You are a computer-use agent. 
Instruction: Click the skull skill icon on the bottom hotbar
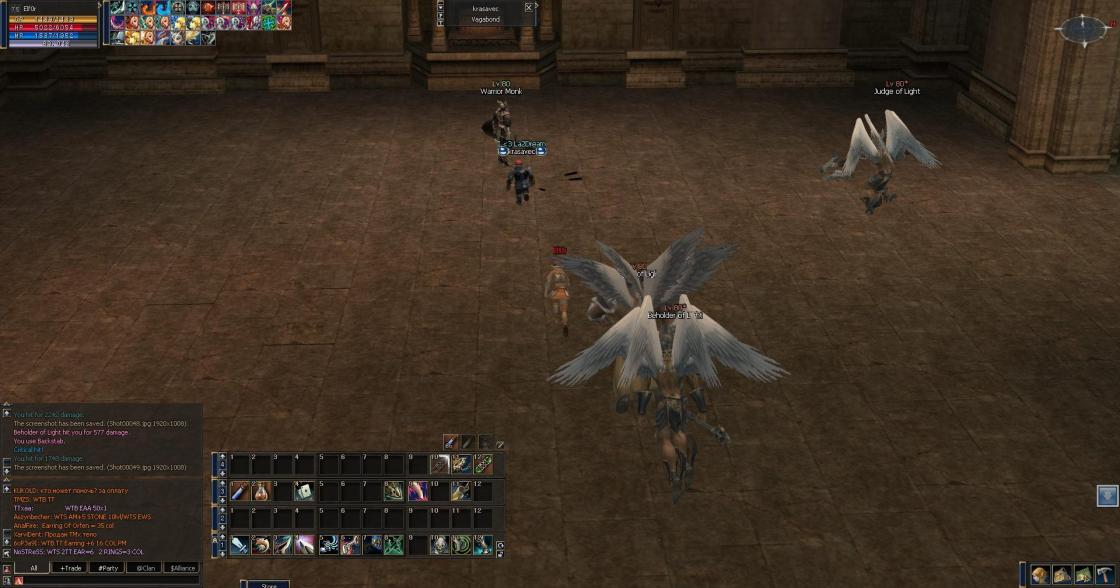tap(438, 545)
